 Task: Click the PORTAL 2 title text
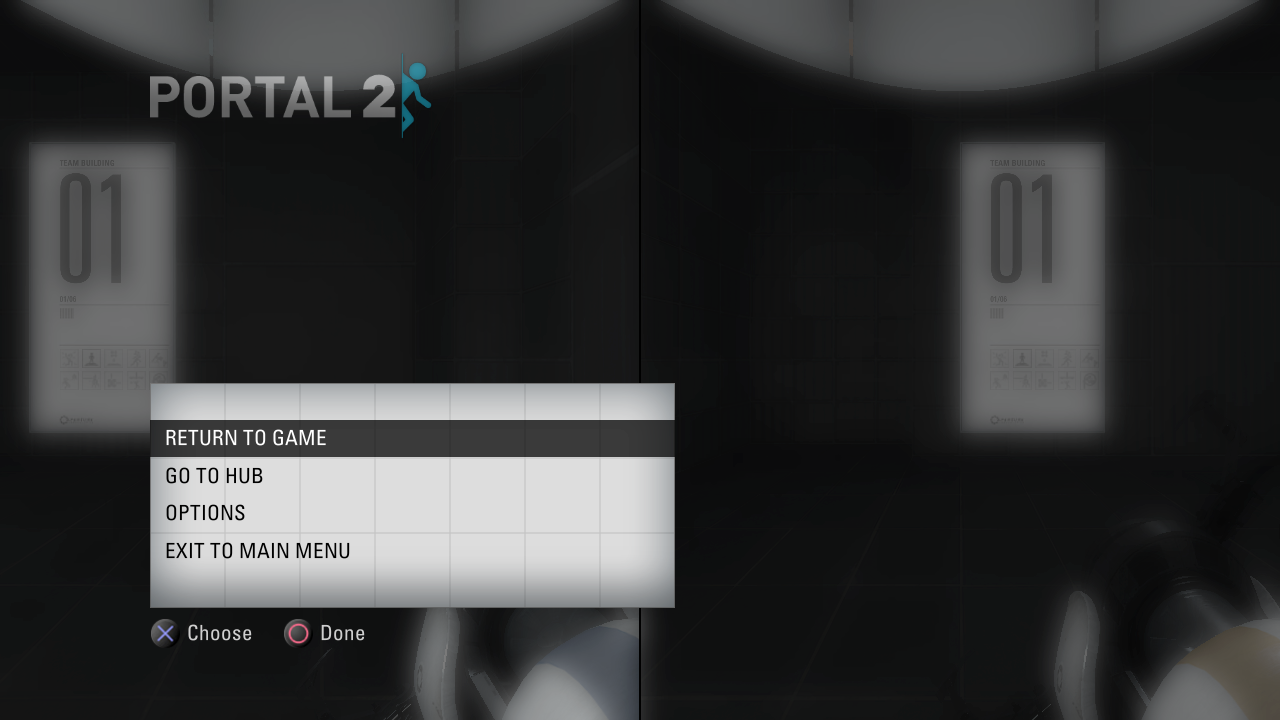[x=270, y=97]
